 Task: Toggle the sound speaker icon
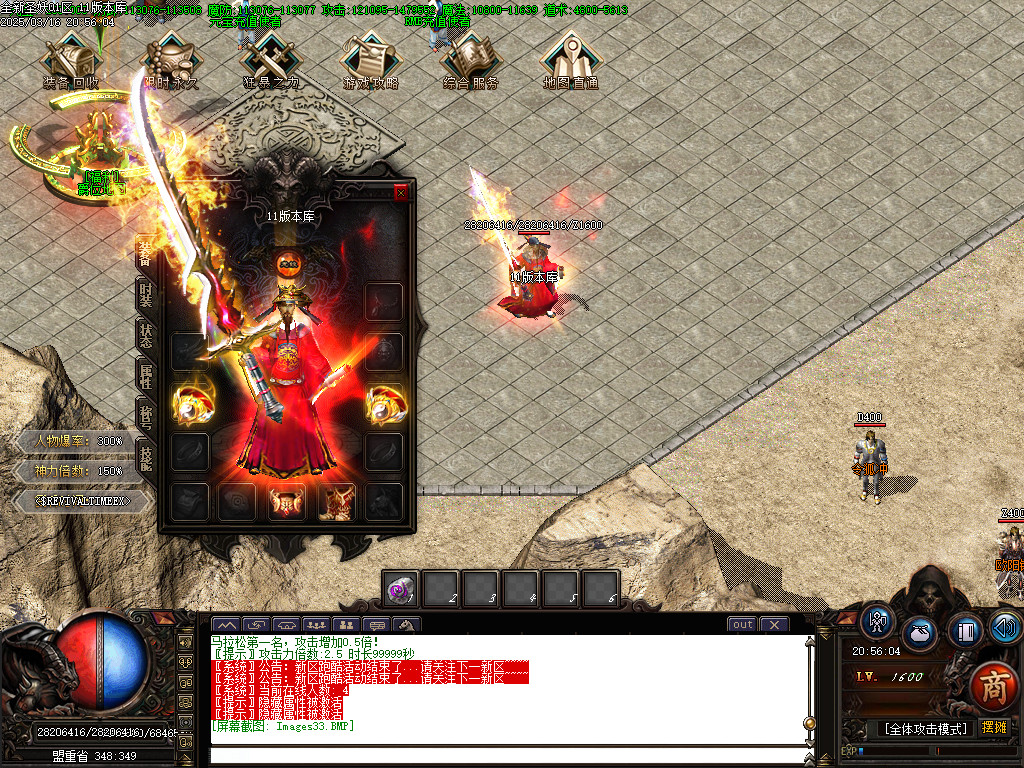pyautogui.click(x=1005, y=628)
